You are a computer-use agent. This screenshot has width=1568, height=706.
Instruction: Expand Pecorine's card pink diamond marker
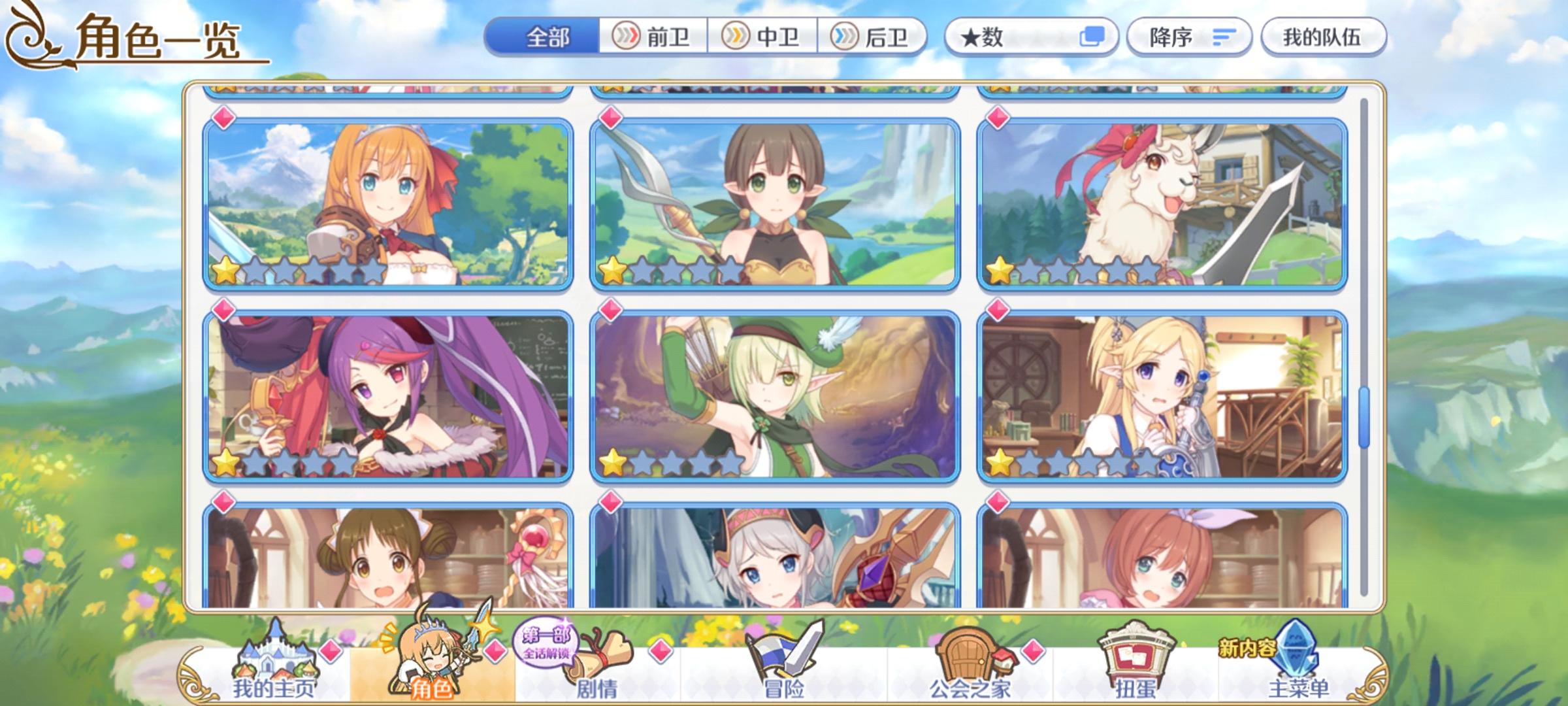(223, 118)
